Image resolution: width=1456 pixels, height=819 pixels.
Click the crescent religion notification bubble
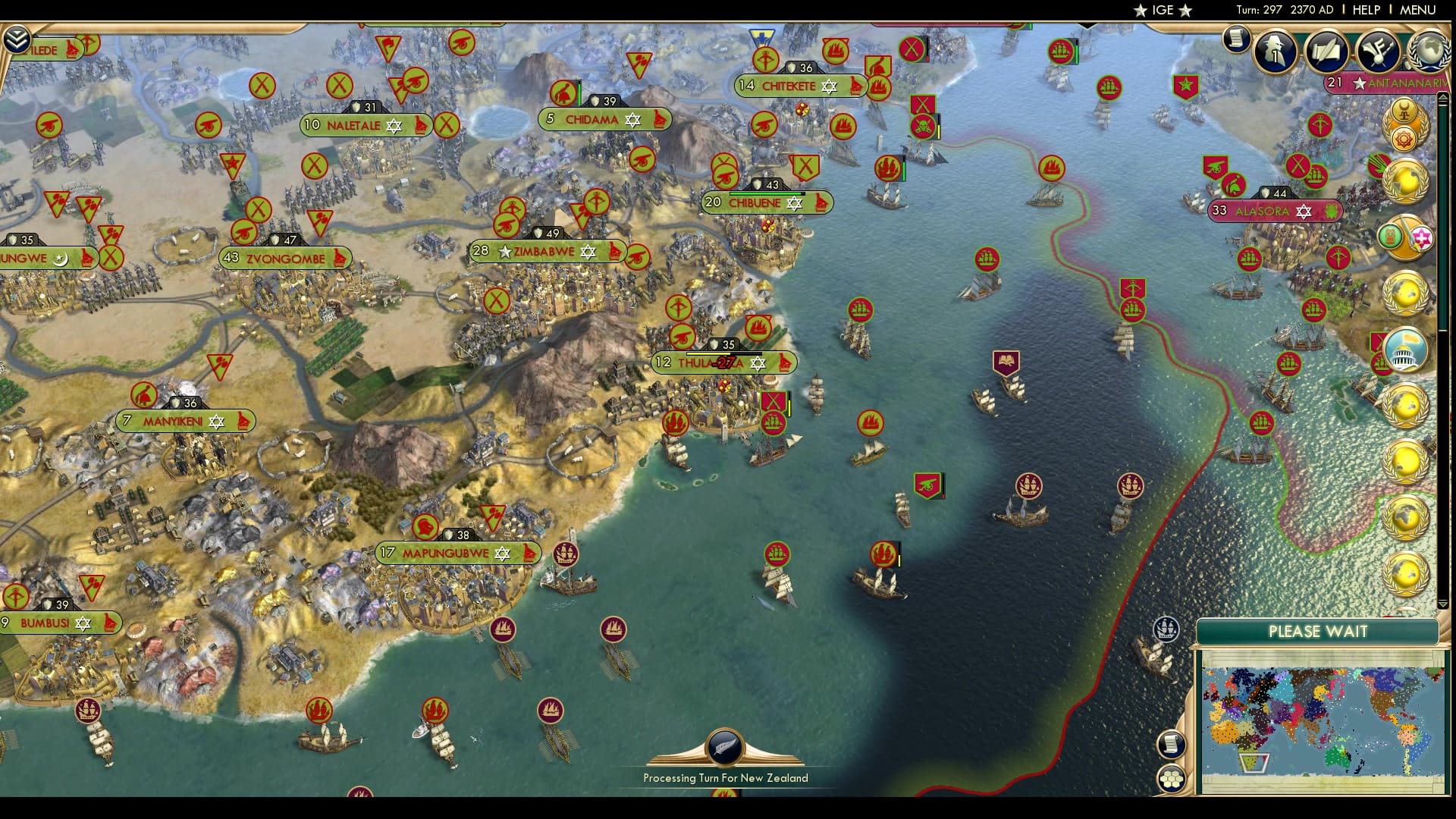(1406, 112)
